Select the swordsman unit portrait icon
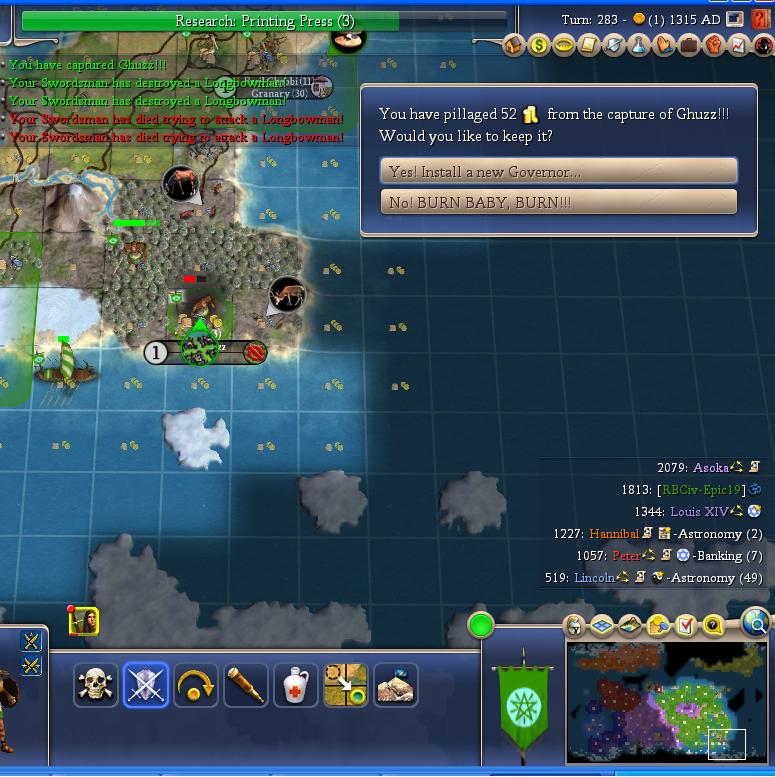Viewport: 775px width, 777px height. (84, 622)
